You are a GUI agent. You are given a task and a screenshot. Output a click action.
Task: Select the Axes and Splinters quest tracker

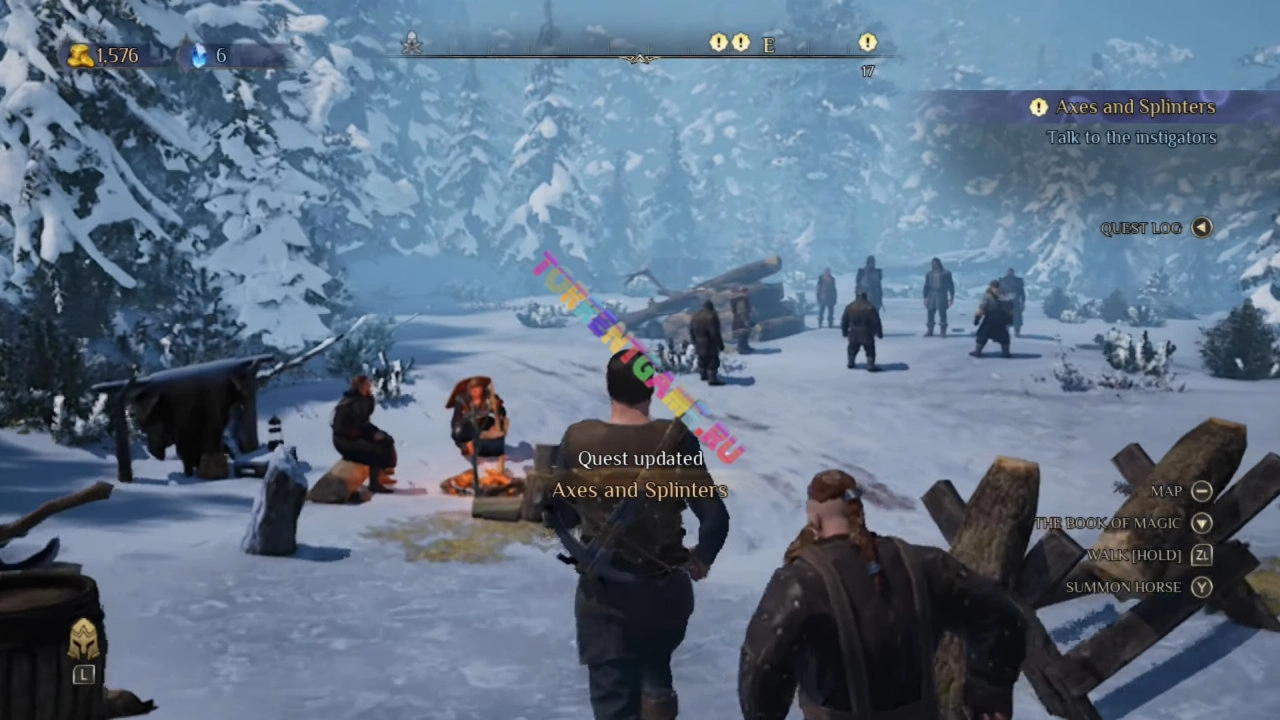[1134, 107]
